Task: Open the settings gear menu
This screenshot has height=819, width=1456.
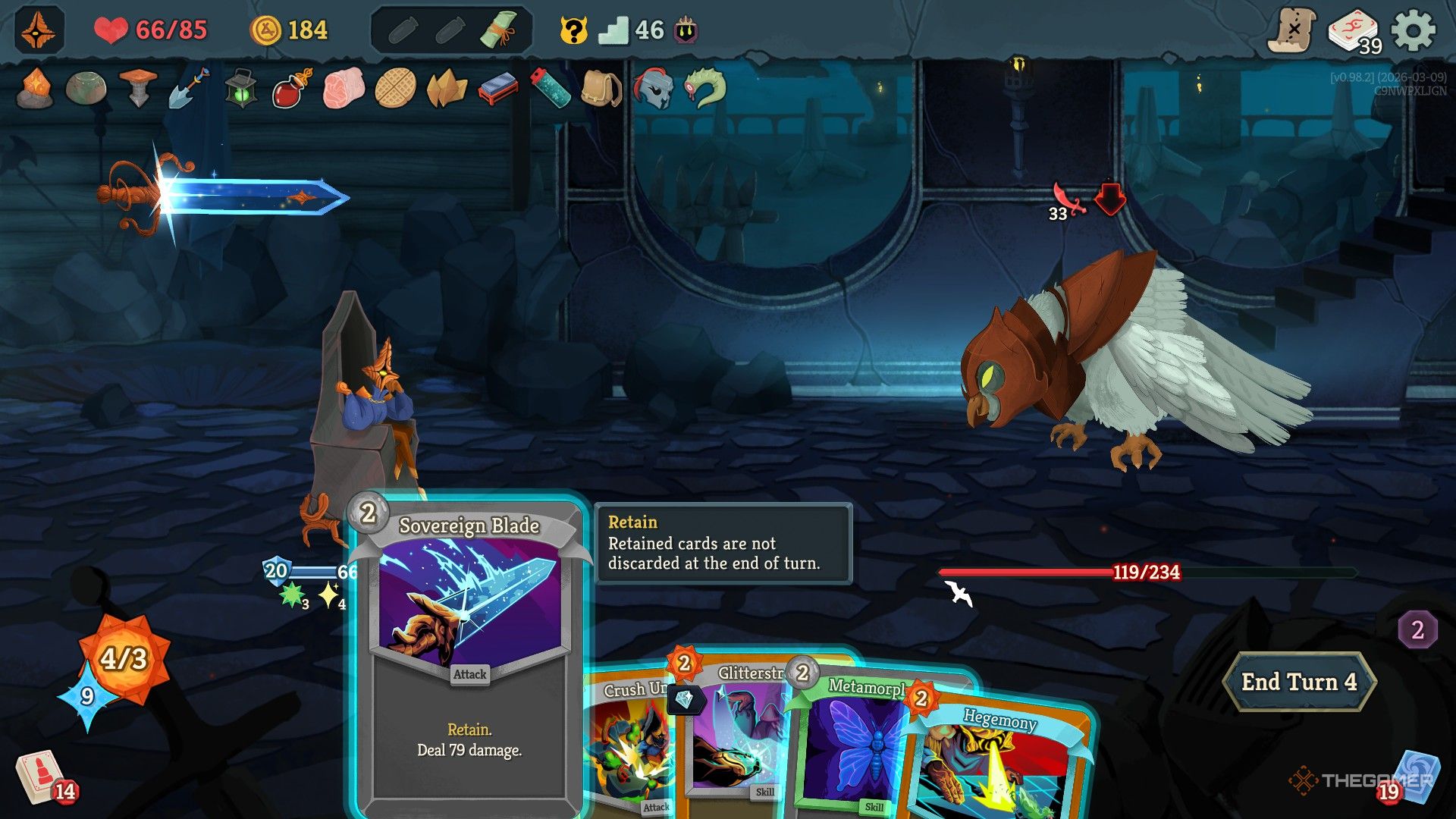Action: 1414,30
